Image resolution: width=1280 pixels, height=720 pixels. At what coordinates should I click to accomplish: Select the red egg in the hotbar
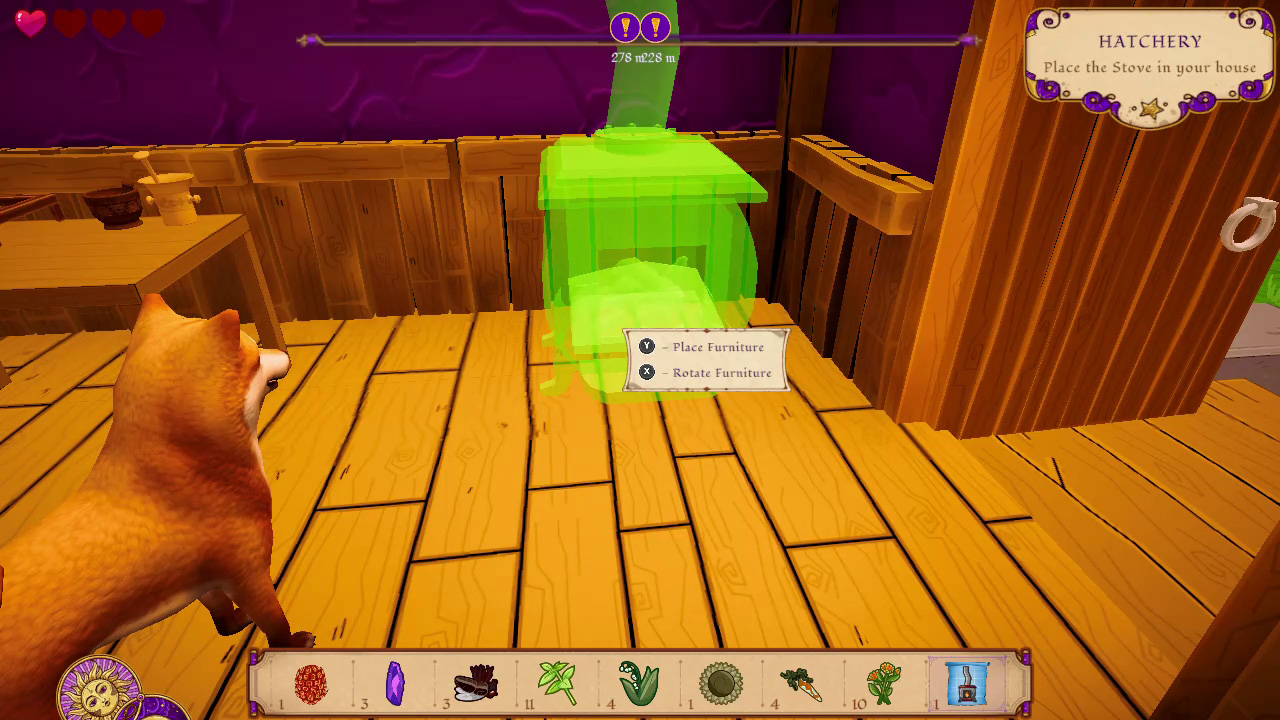(310, 683)
